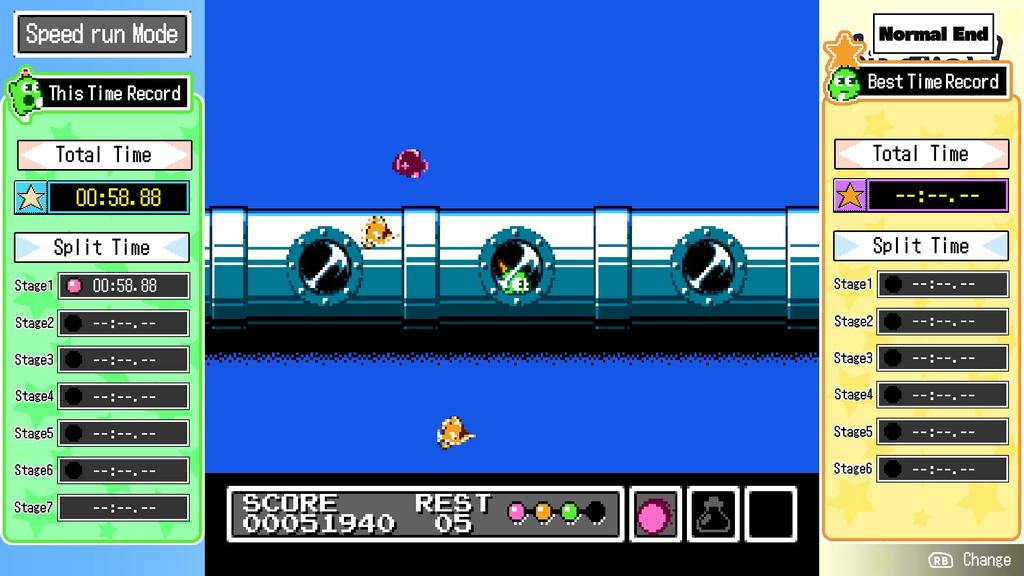Switch the Normal End record category
This screenshot has height=576, width=1024.
coord(933,34)
